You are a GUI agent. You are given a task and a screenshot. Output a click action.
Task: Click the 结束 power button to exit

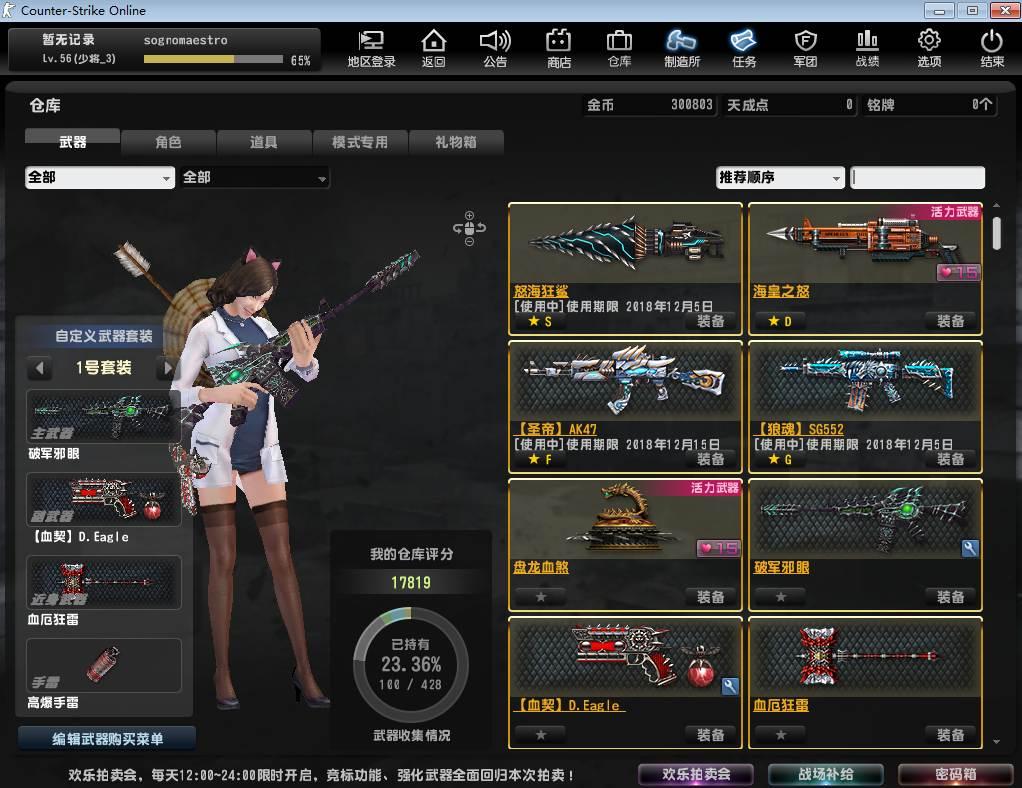(991, 47)
